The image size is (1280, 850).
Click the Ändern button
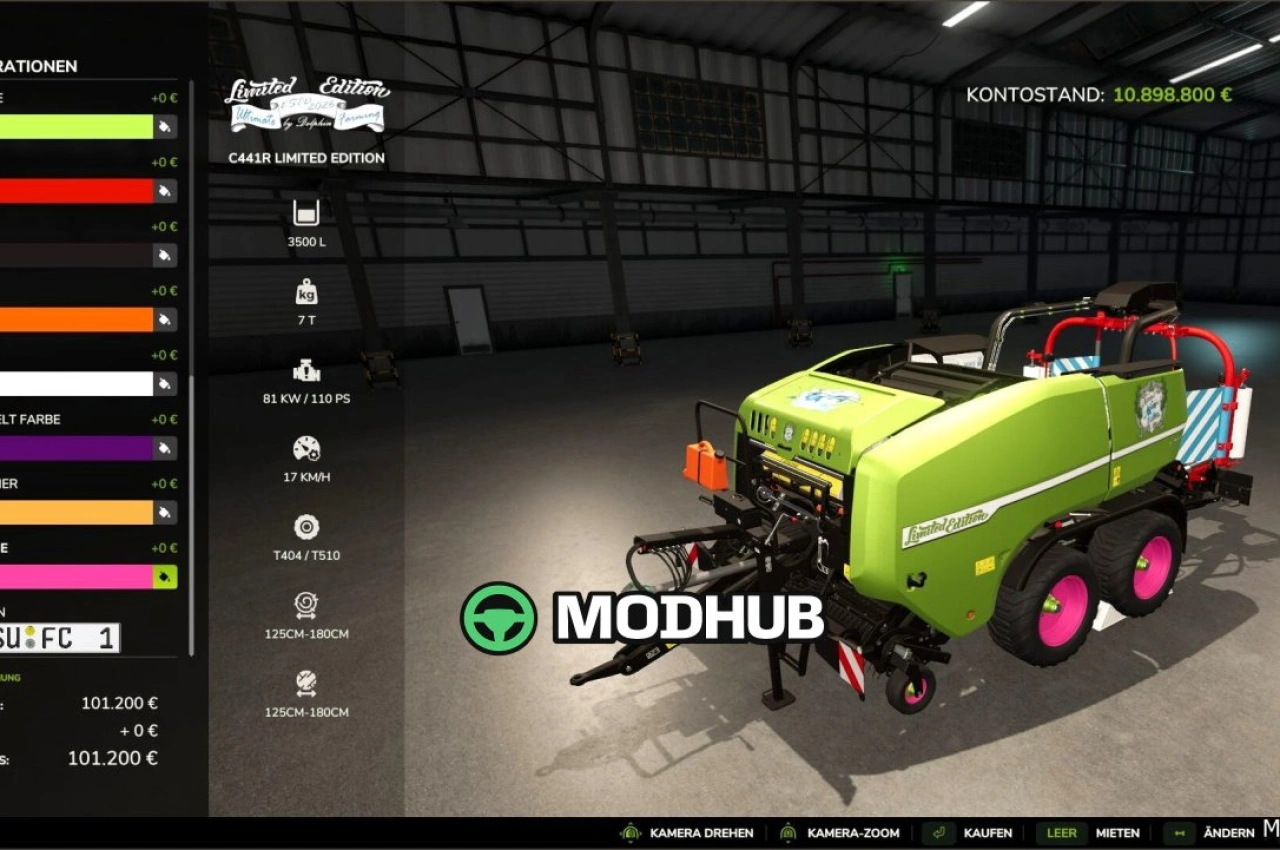coord(1227,833)
